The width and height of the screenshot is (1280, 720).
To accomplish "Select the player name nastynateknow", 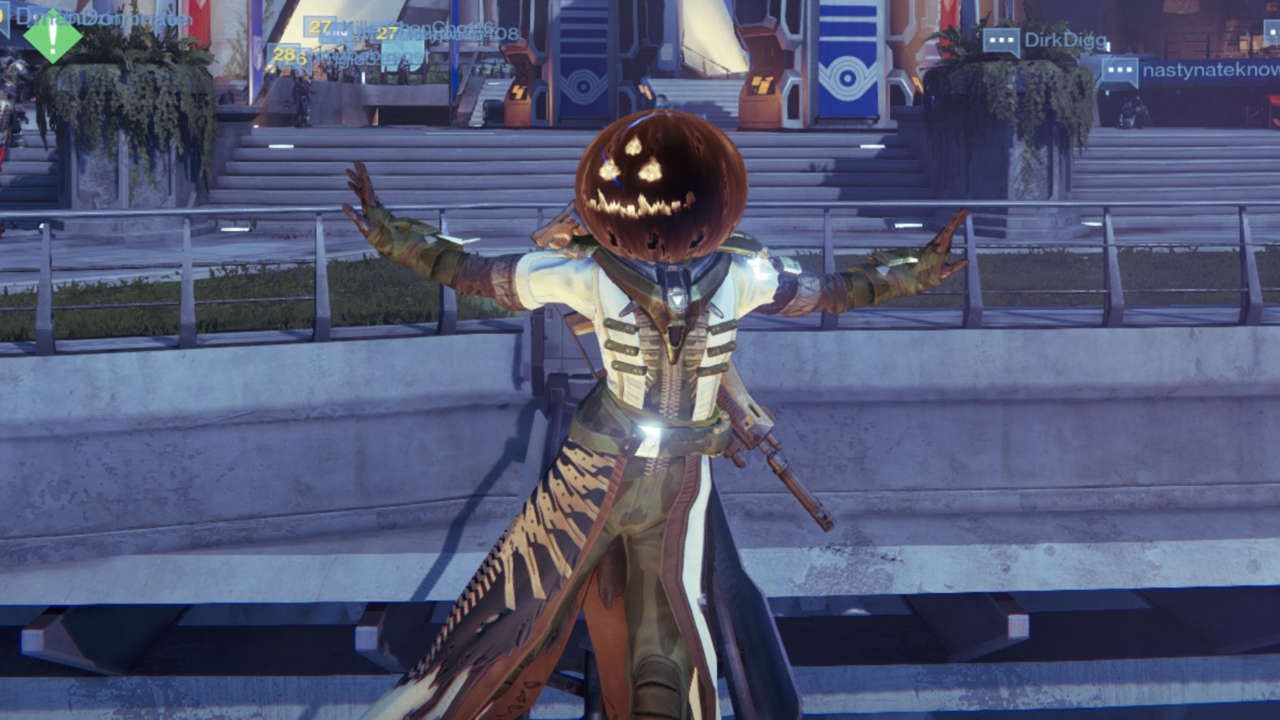I will pos(1208,71).
